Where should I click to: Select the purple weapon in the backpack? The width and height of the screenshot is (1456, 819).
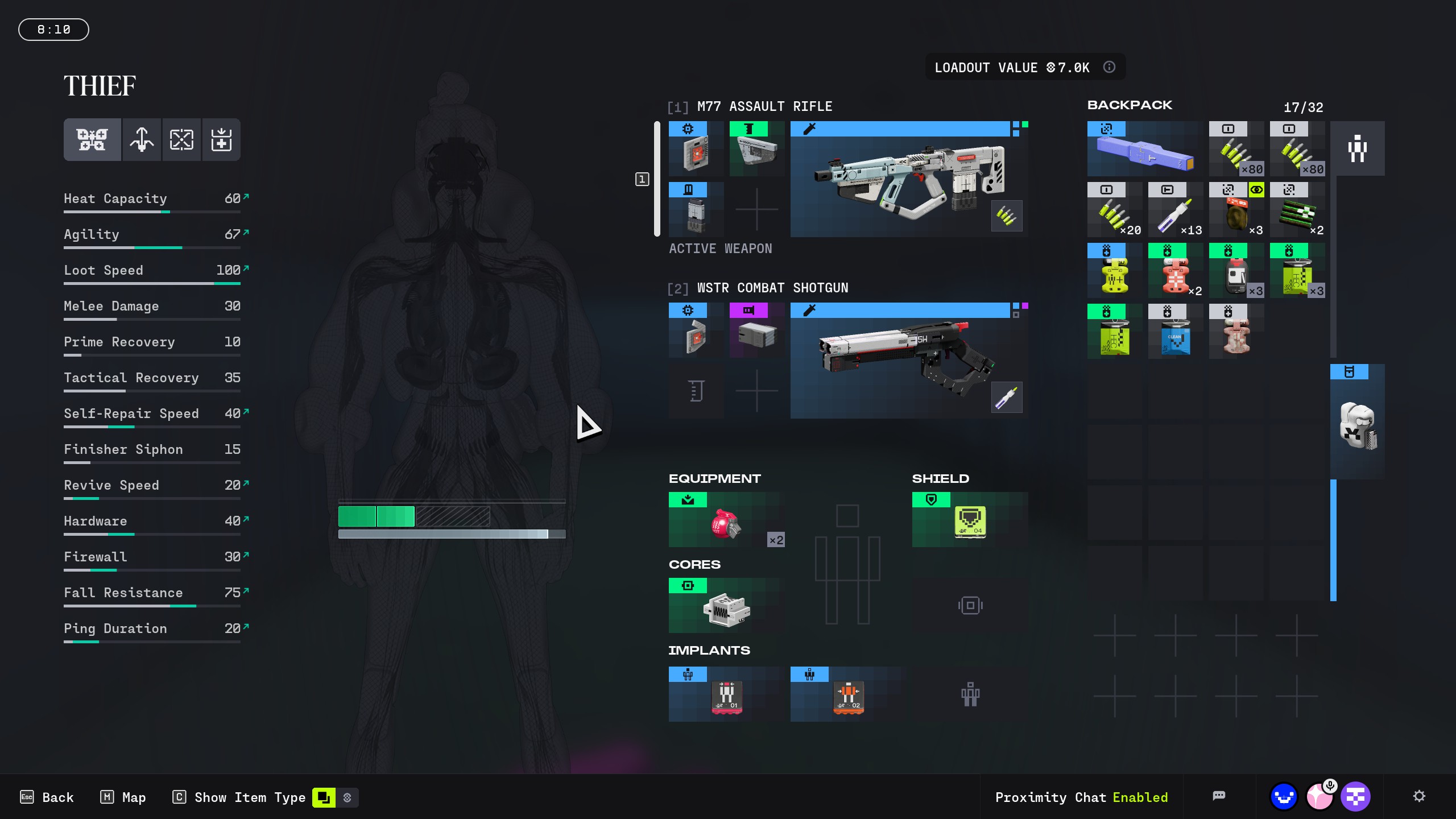(1144, 149)
